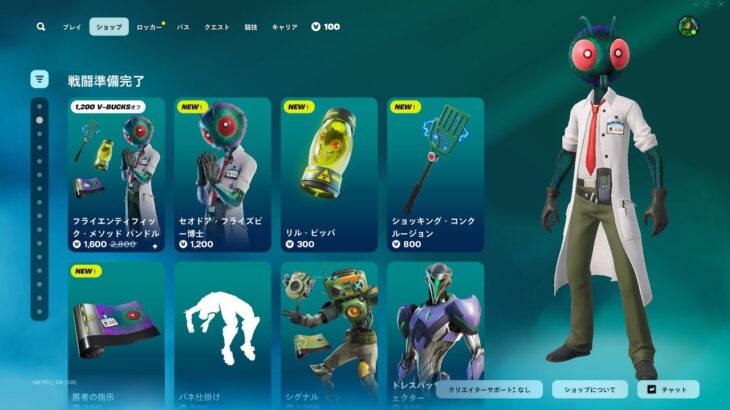Click the ショップについて button
Image resolution: width=730 pixels, height=410 pixels.
pos(589,389)
